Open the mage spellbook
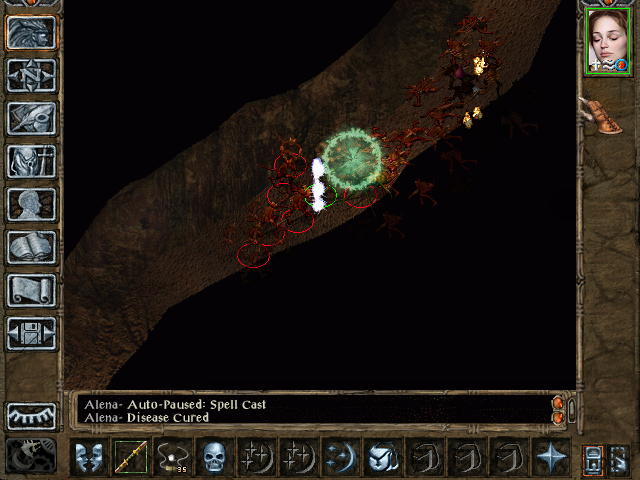This screenshot has height=480, width=640. 31,247
